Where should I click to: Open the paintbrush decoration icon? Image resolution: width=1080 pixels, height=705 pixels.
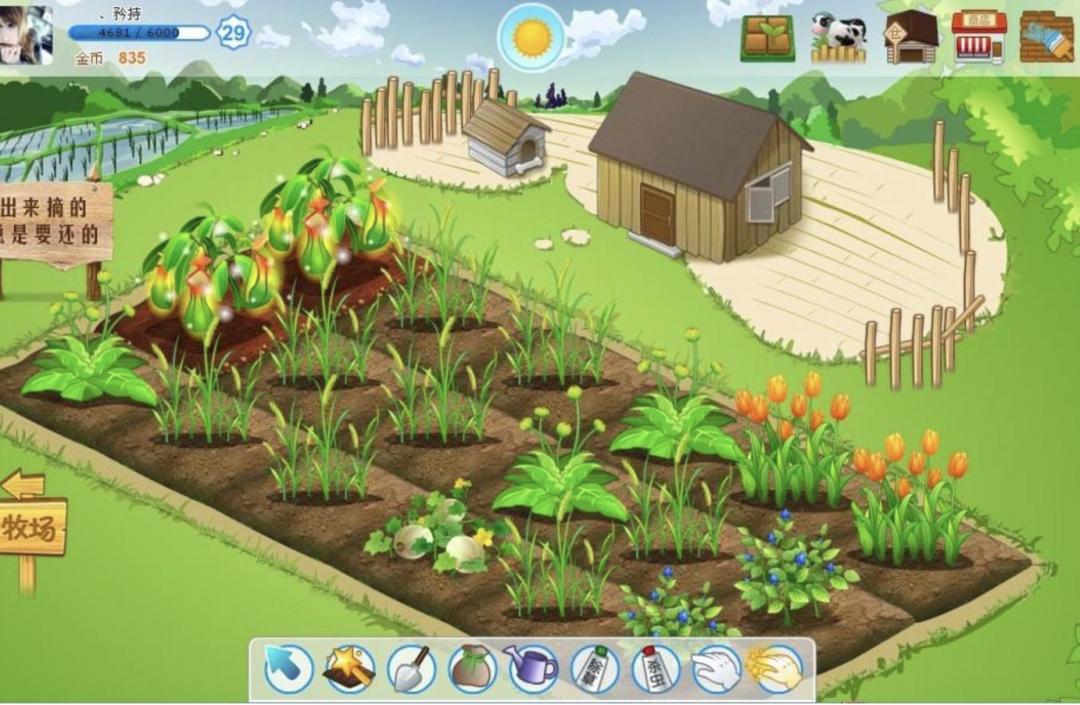click(x=1047, y=38)
